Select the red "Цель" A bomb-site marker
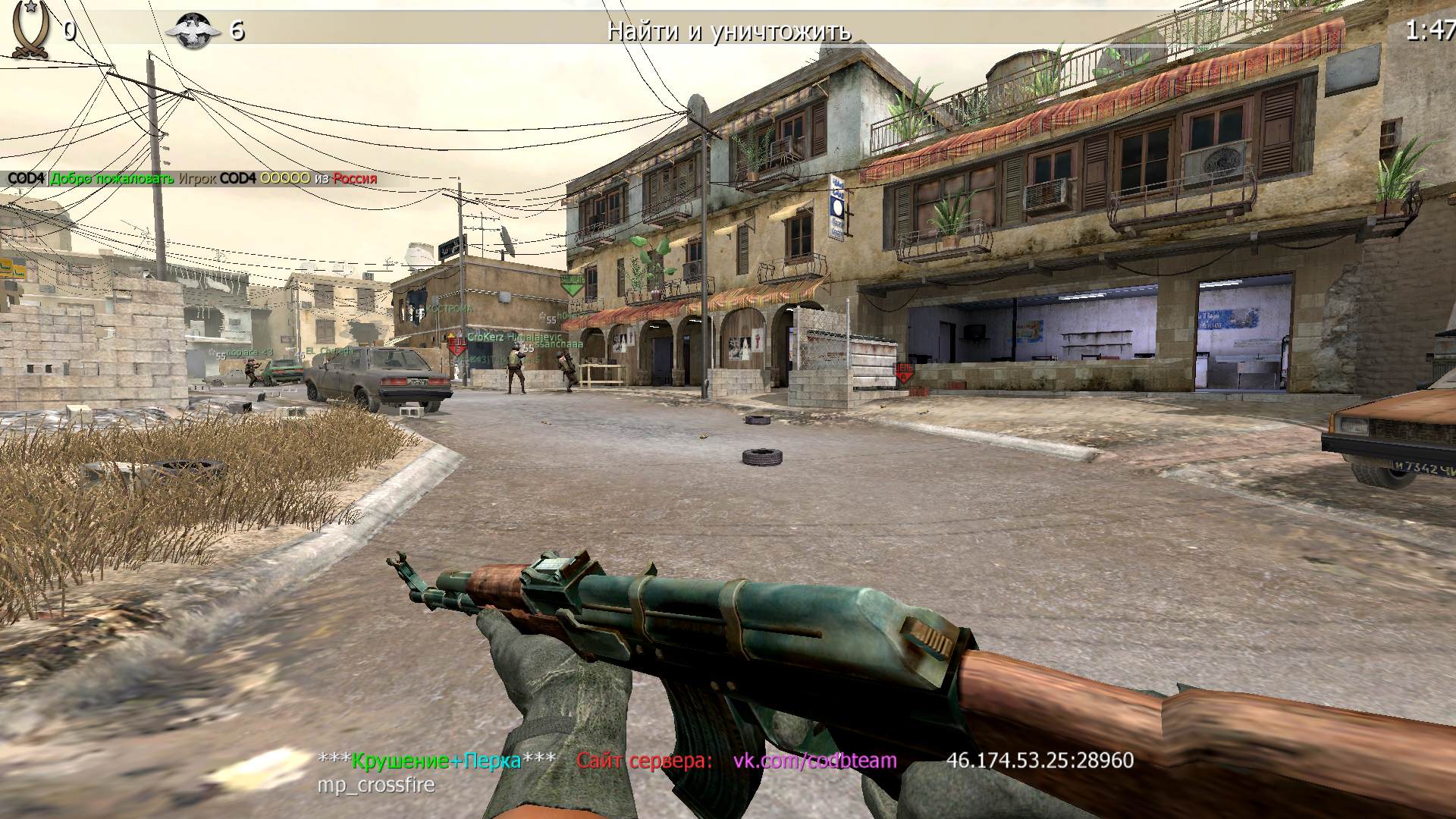The image size is (1456, 819). (904, 372)
